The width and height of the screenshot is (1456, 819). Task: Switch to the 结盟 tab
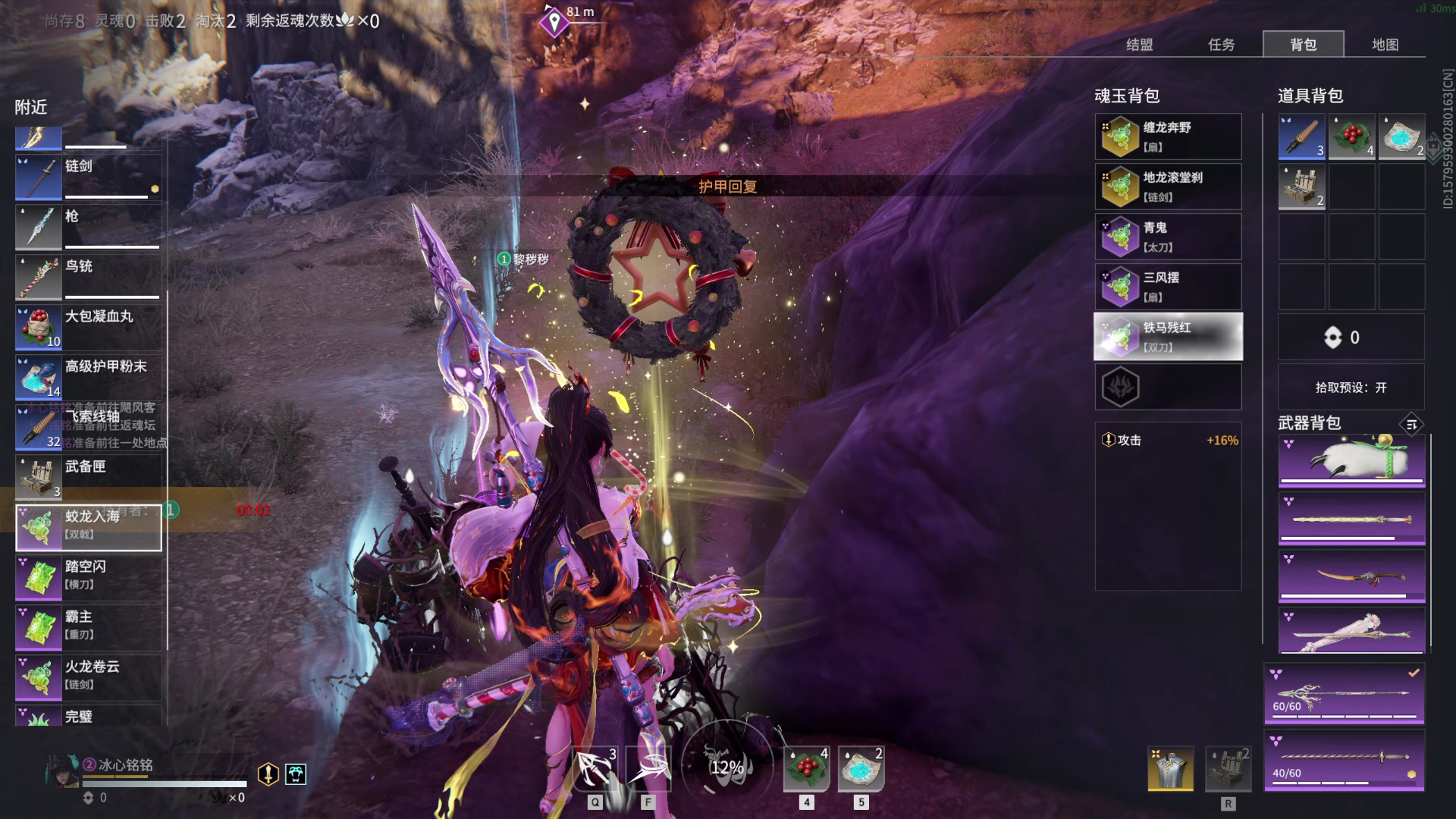[x=1139, y=45]
